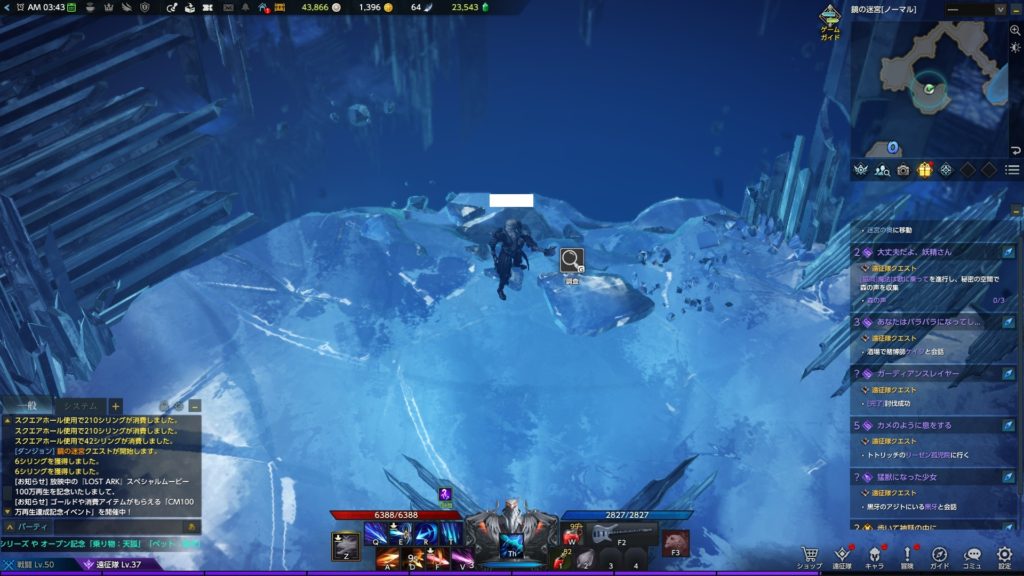
Task: Click the ゲームガイド game guide icon
Action: click(830, 20)
